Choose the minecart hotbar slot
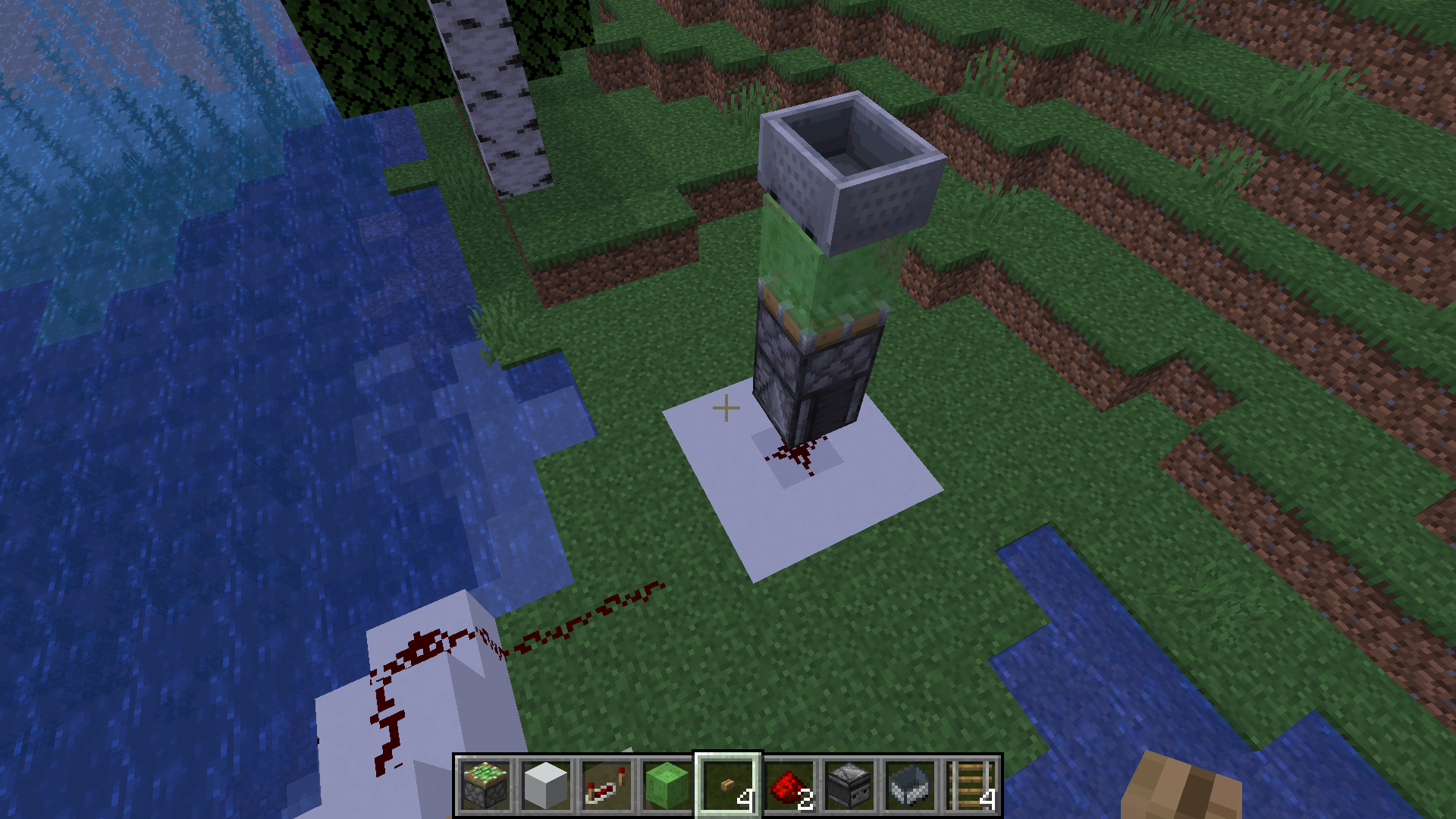Image resolution: width=1456 pixels, height=819 pixels. (910, 786)
